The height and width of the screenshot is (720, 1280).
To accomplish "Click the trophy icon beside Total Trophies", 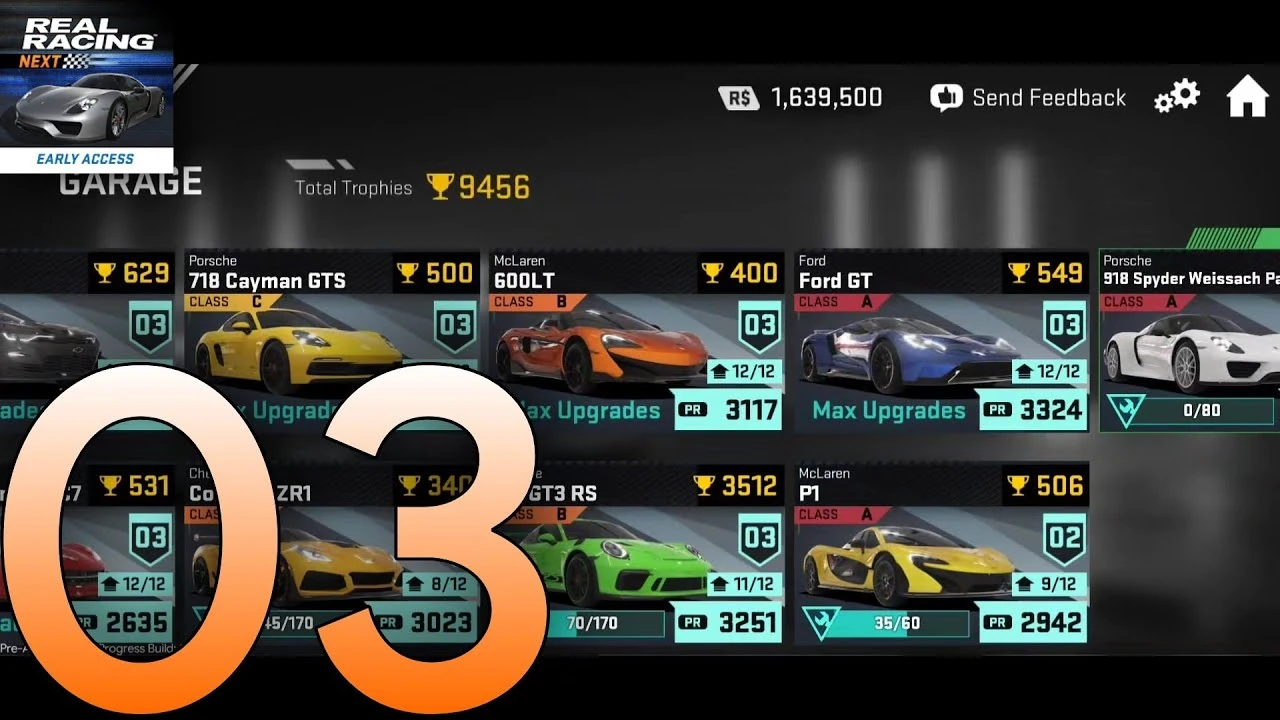I will point(440,186).
